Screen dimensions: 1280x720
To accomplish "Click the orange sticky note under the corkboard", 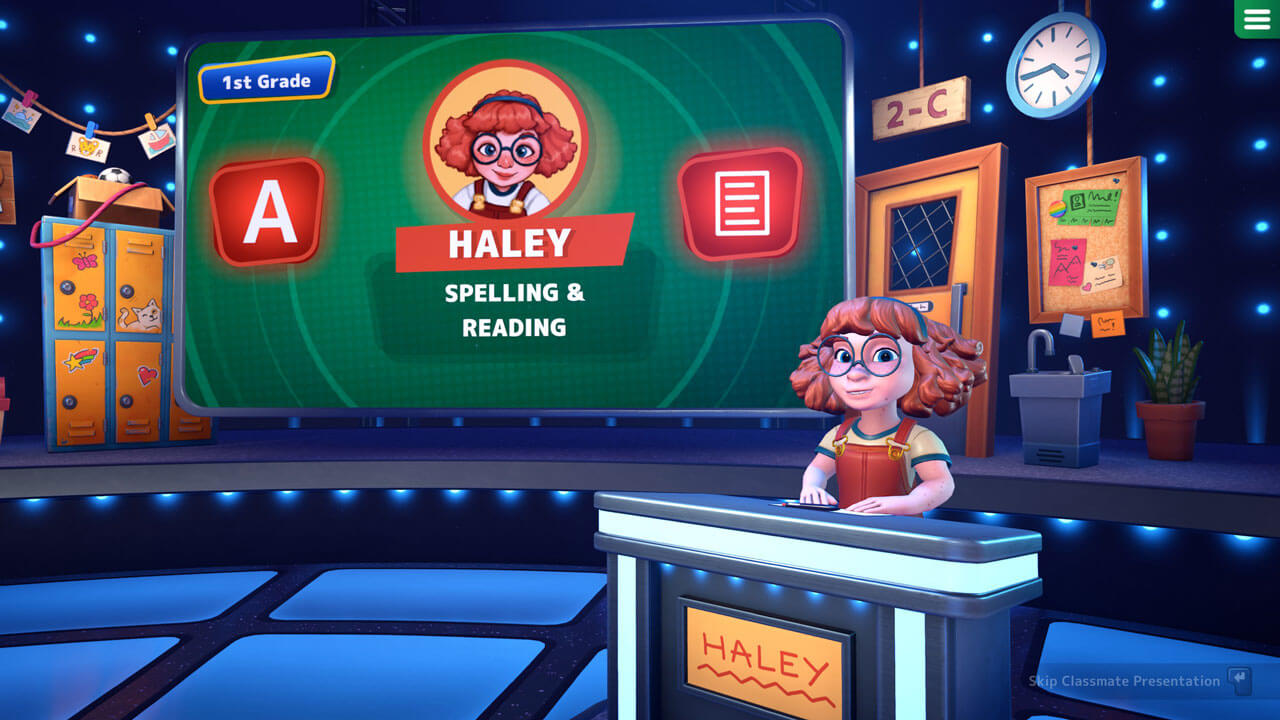I will (x=1107, y=322).
